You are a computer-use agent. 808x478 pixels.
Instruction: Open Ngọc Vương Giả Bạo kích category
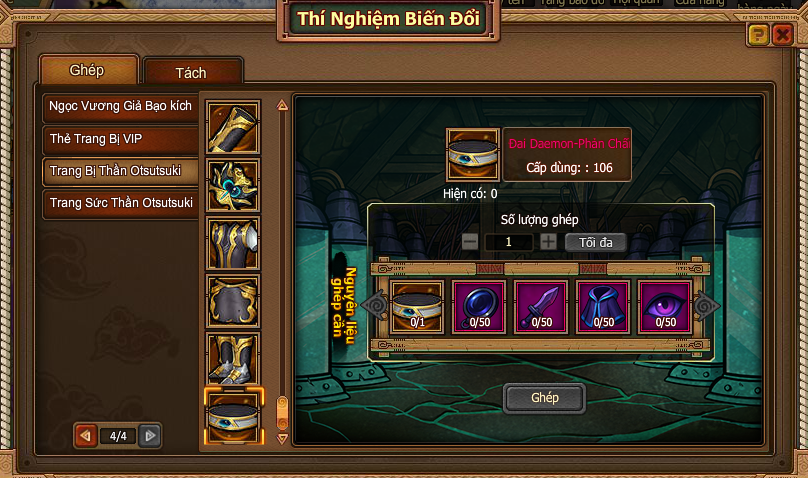tap(120, 105)
